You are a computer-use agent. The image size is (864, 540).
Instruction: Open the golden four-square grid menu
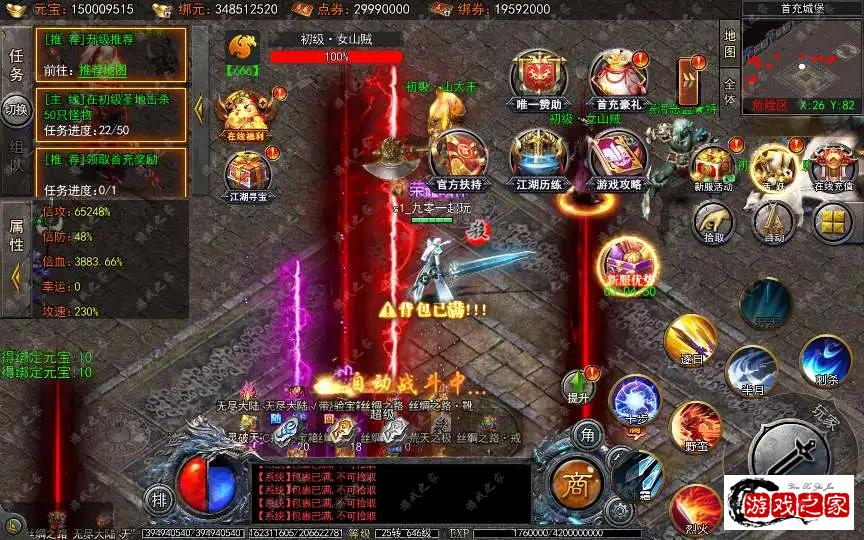pos(832,222)
